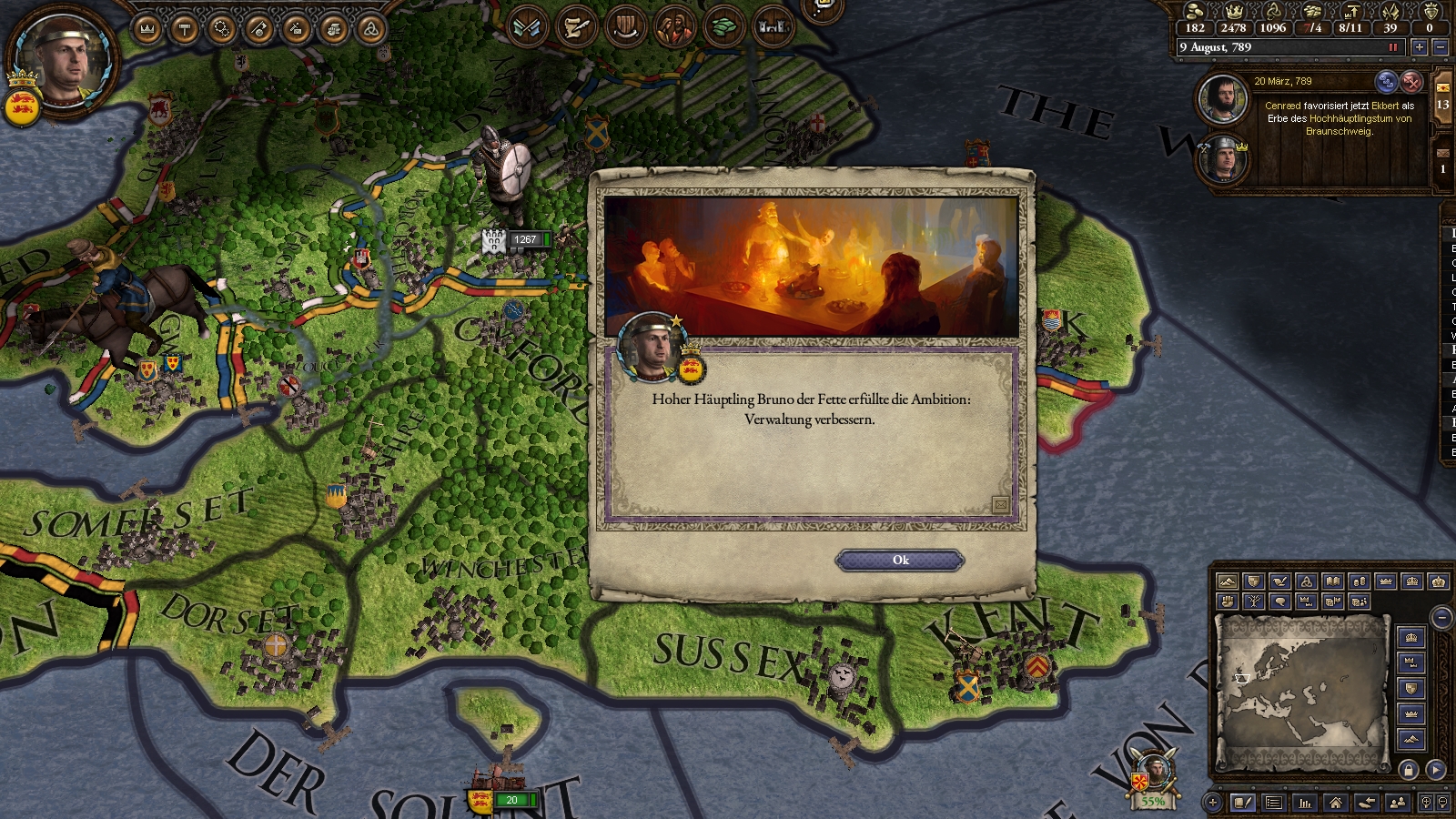Screen dimensions: 1456x819
Task: Confirm the ambition popup with Ok
Action: click(899, 561)
